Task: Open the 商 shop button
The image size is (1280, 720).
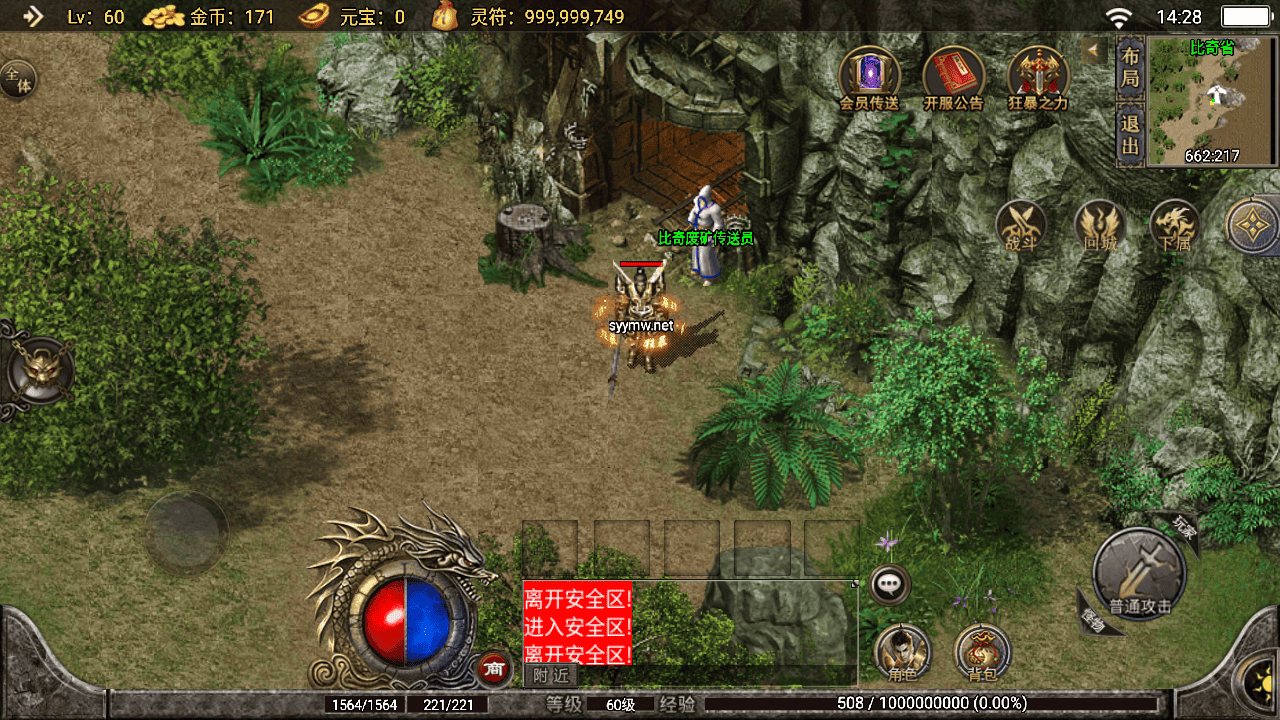Action: 492,669
